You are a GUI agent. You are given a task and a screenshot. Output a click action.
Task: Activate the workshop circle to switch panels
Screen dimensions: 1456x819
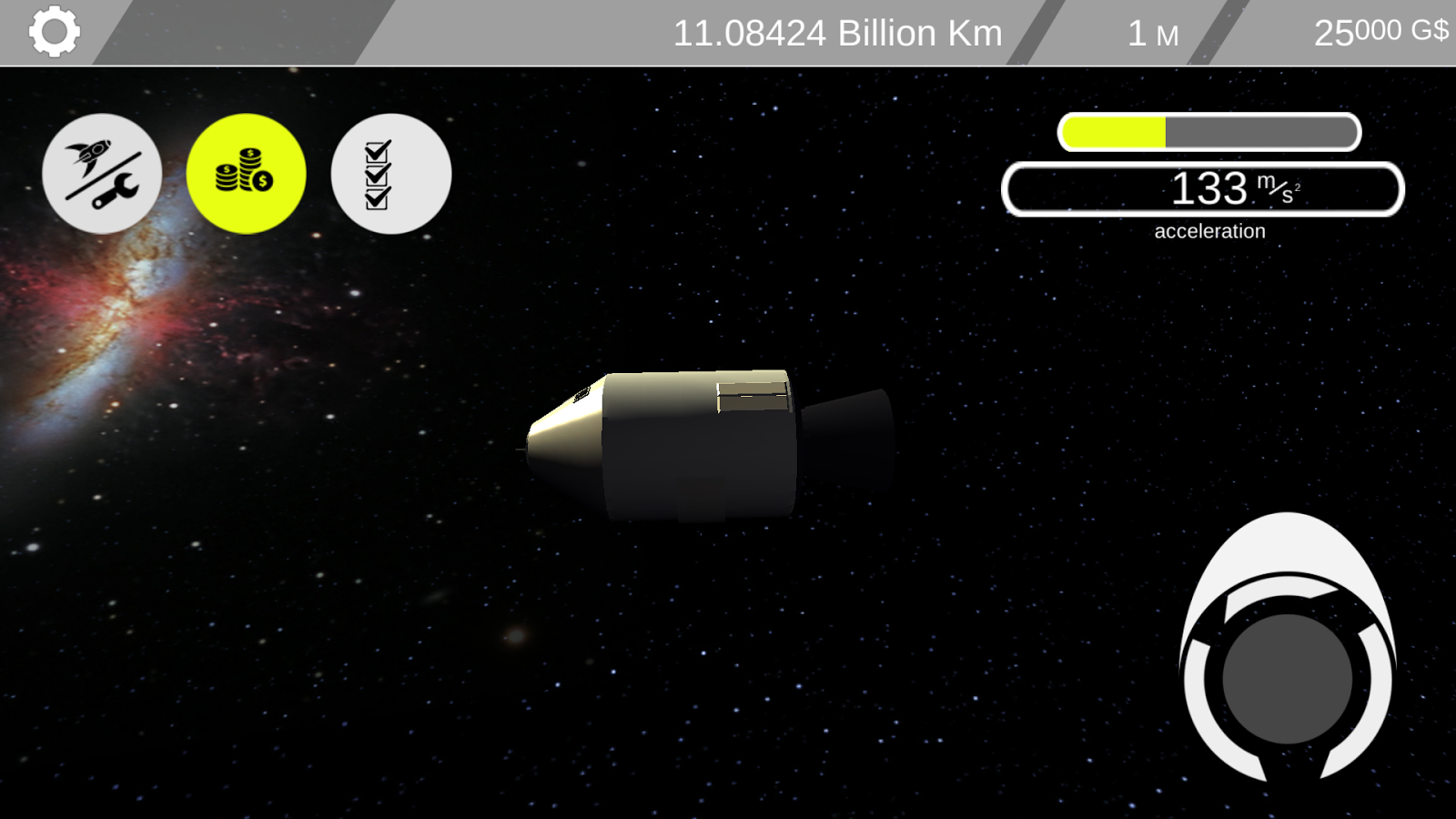click(x=101, y=174)
